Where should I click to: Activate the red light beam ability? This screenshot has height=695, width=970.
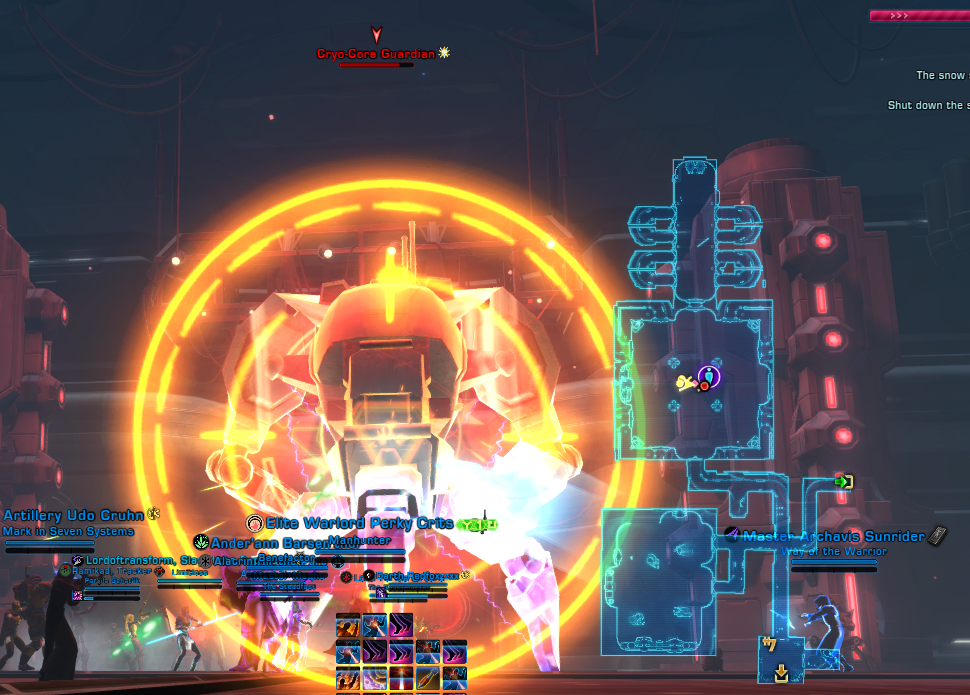pos(402,677)
